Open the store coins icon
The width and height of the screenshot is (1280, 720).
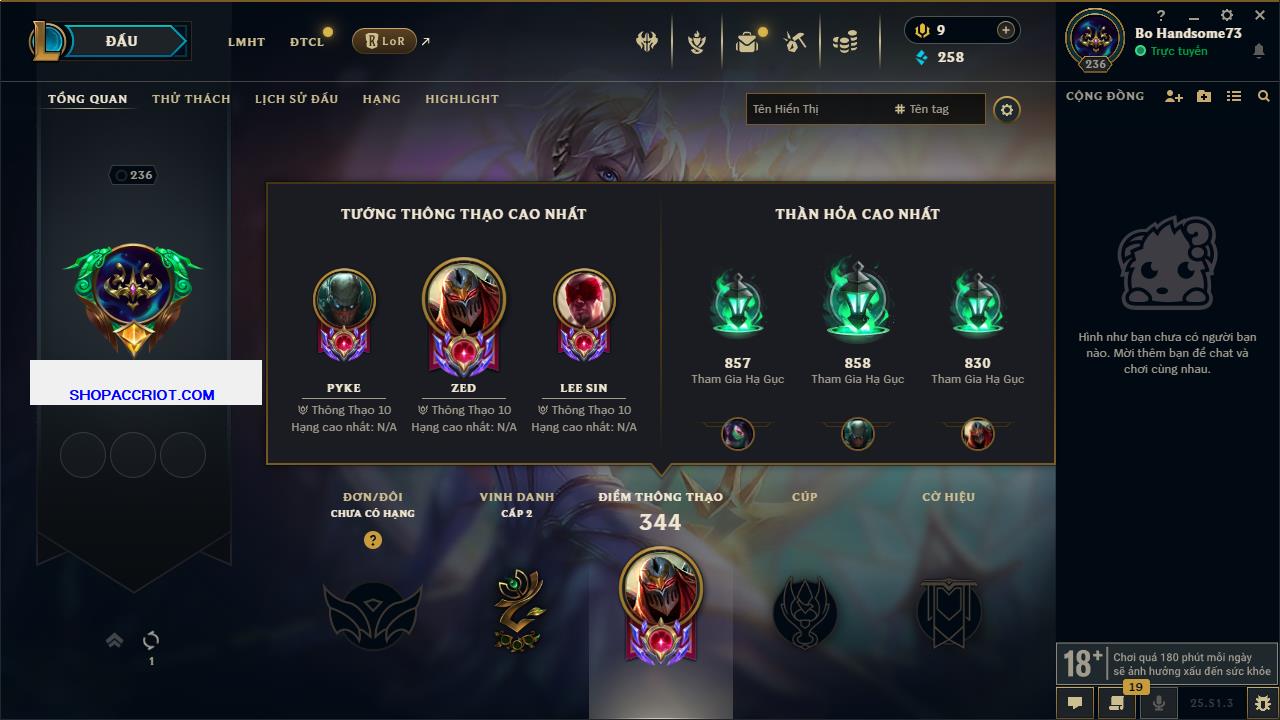coord(845,42)
